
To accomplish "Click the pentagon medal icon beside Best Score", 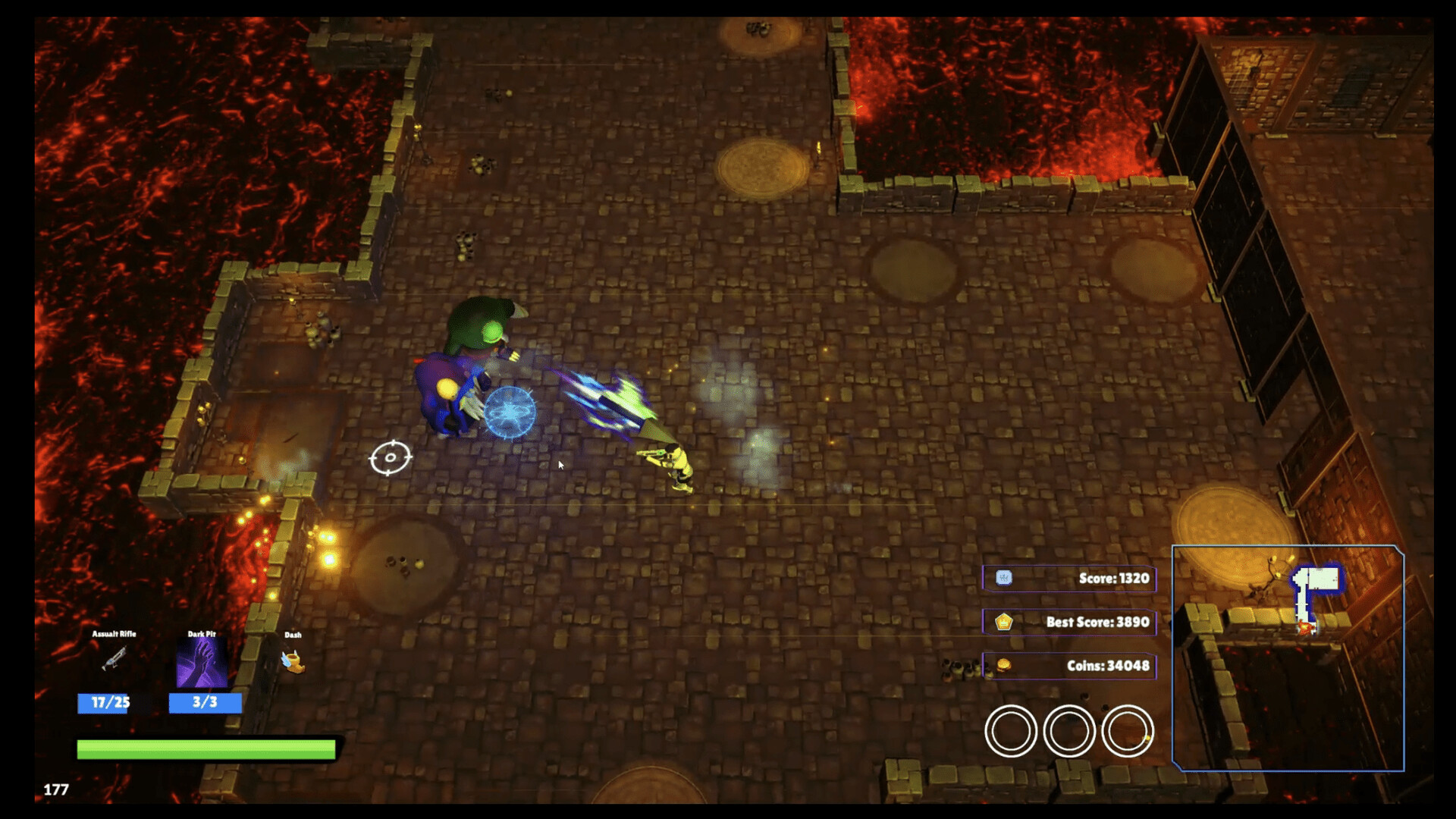I will pyautogui.click(x=1005, y=621).
